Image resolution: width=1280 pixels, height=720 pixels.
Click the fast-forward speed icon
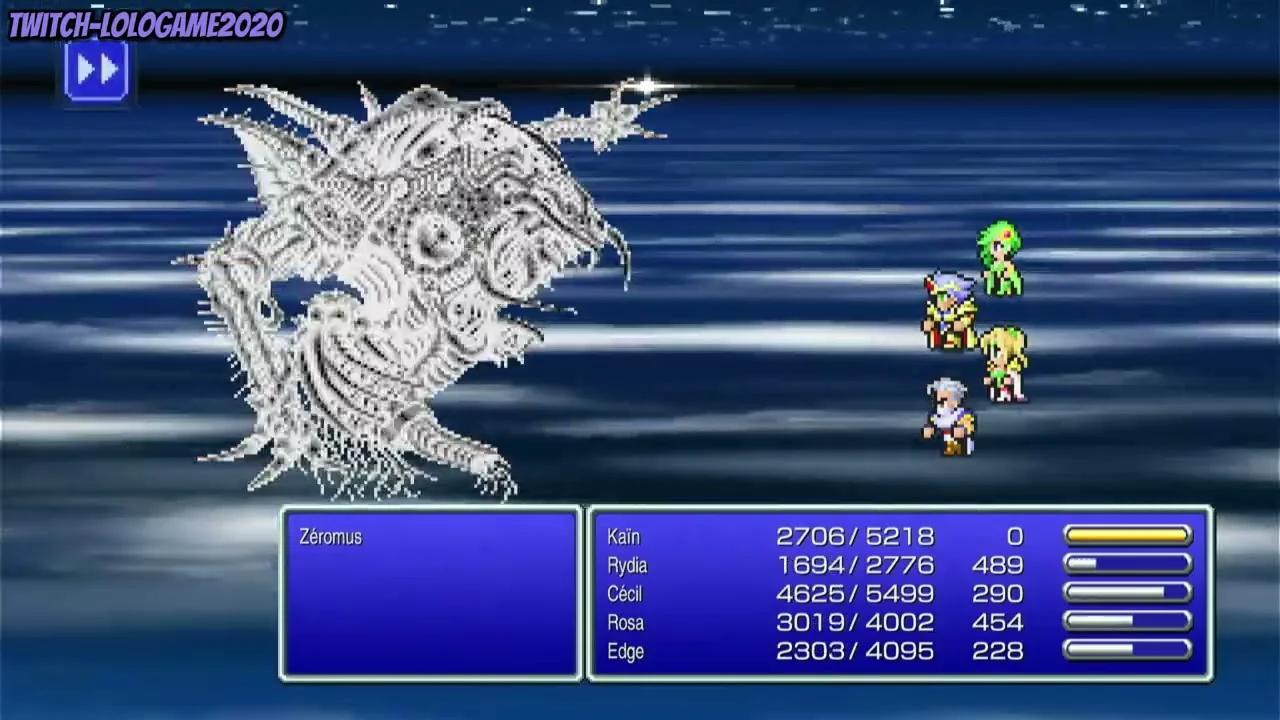[x=95, y=70]
